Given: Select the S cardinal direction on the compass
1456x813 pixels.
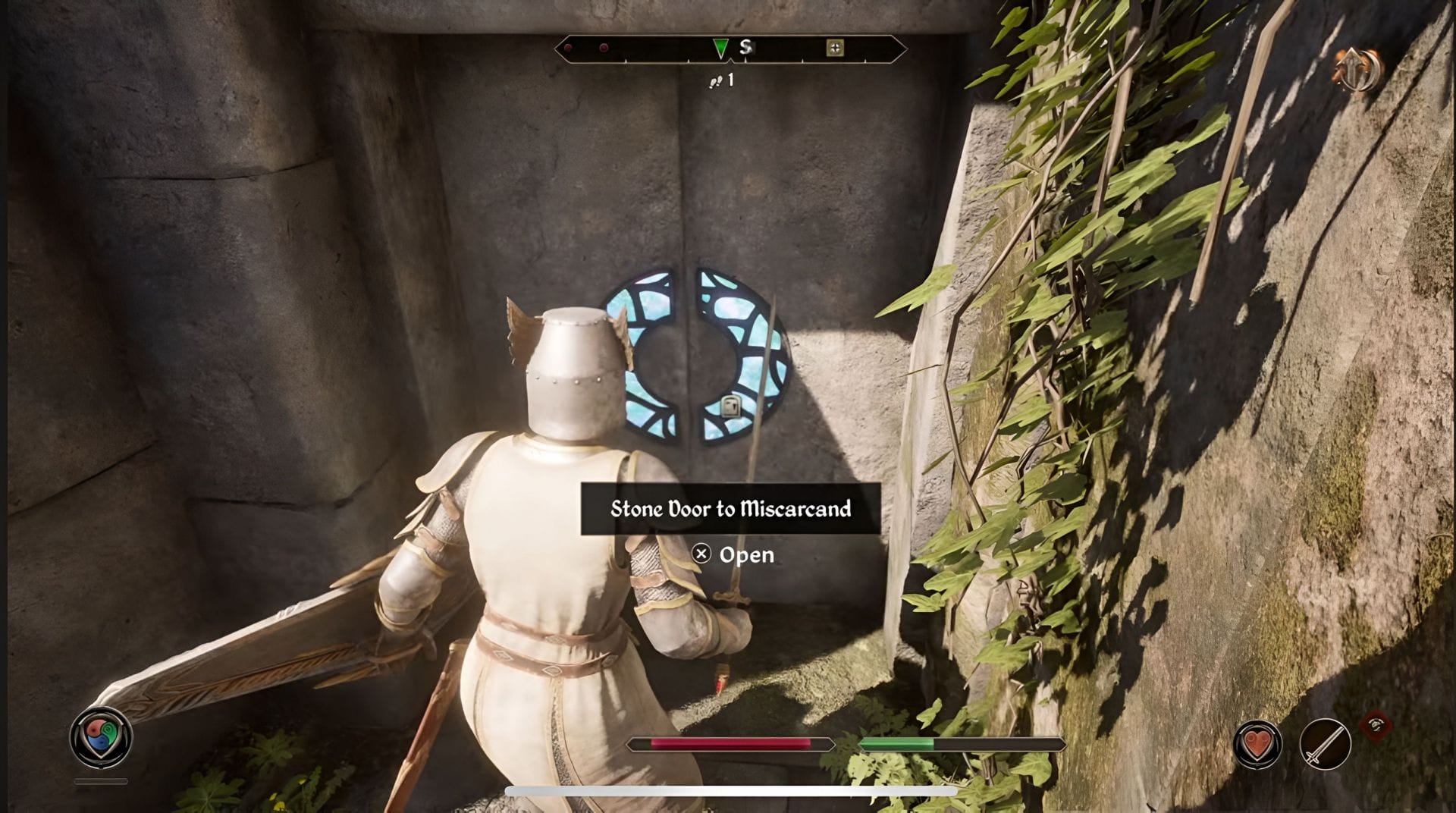Looking at the screenshot, I should [x=745, y=49].
